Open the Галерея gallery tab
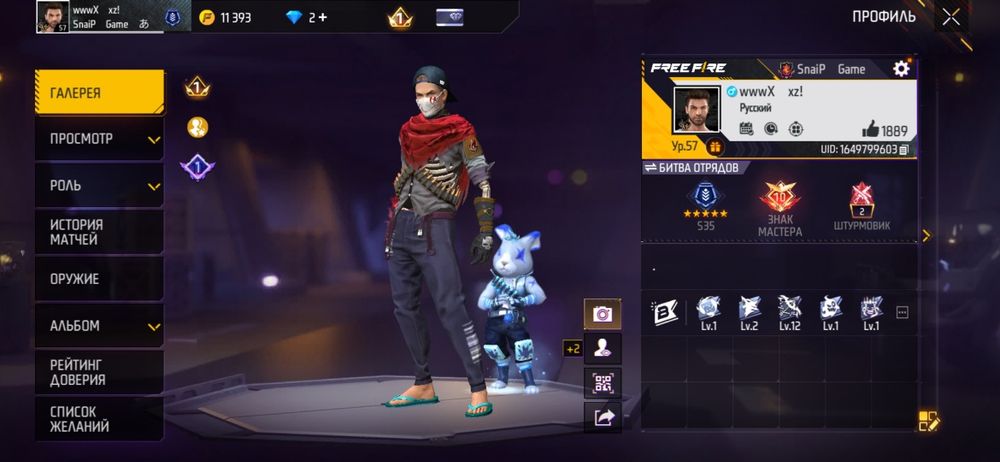 point(99,93)
